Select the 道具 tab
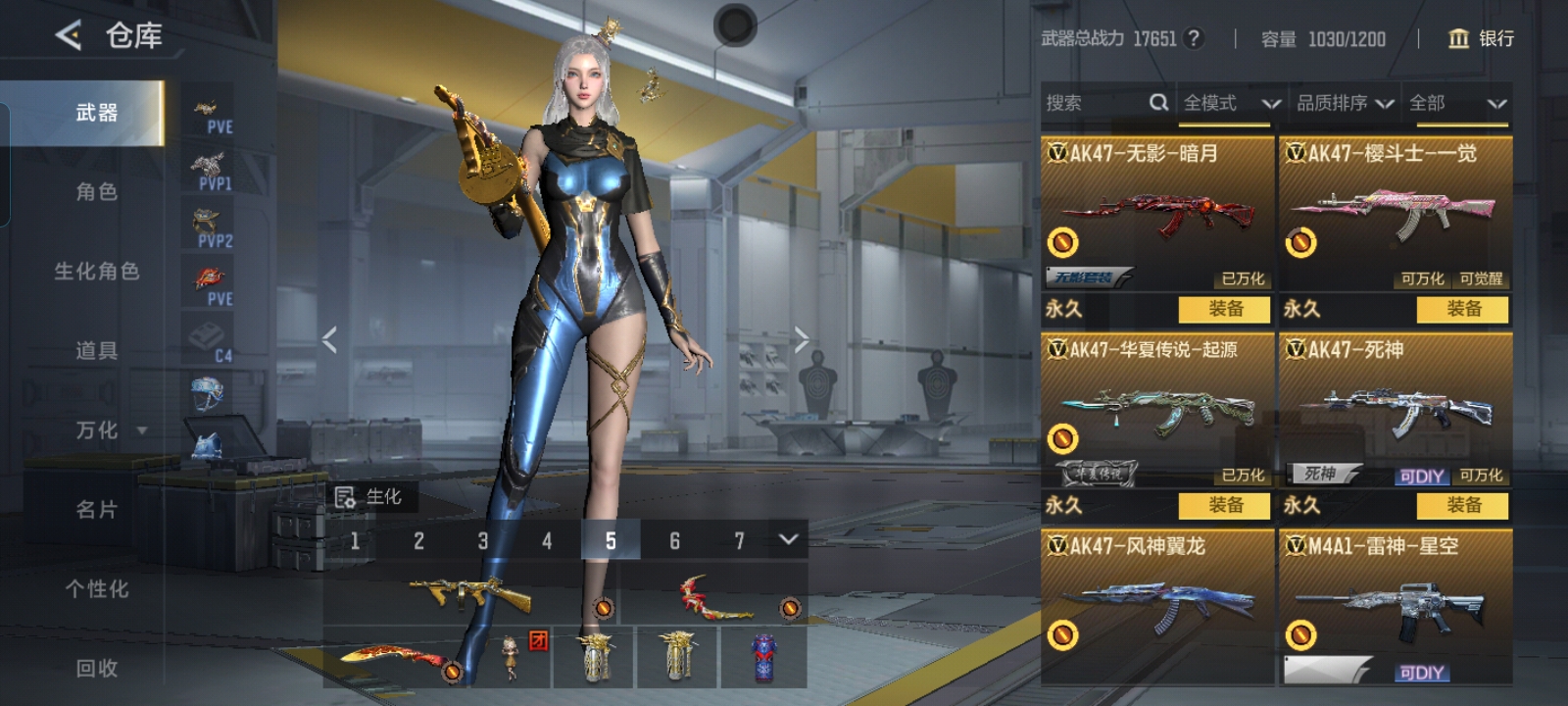This screenshot has width=1568, height=706. pos(96,351)
